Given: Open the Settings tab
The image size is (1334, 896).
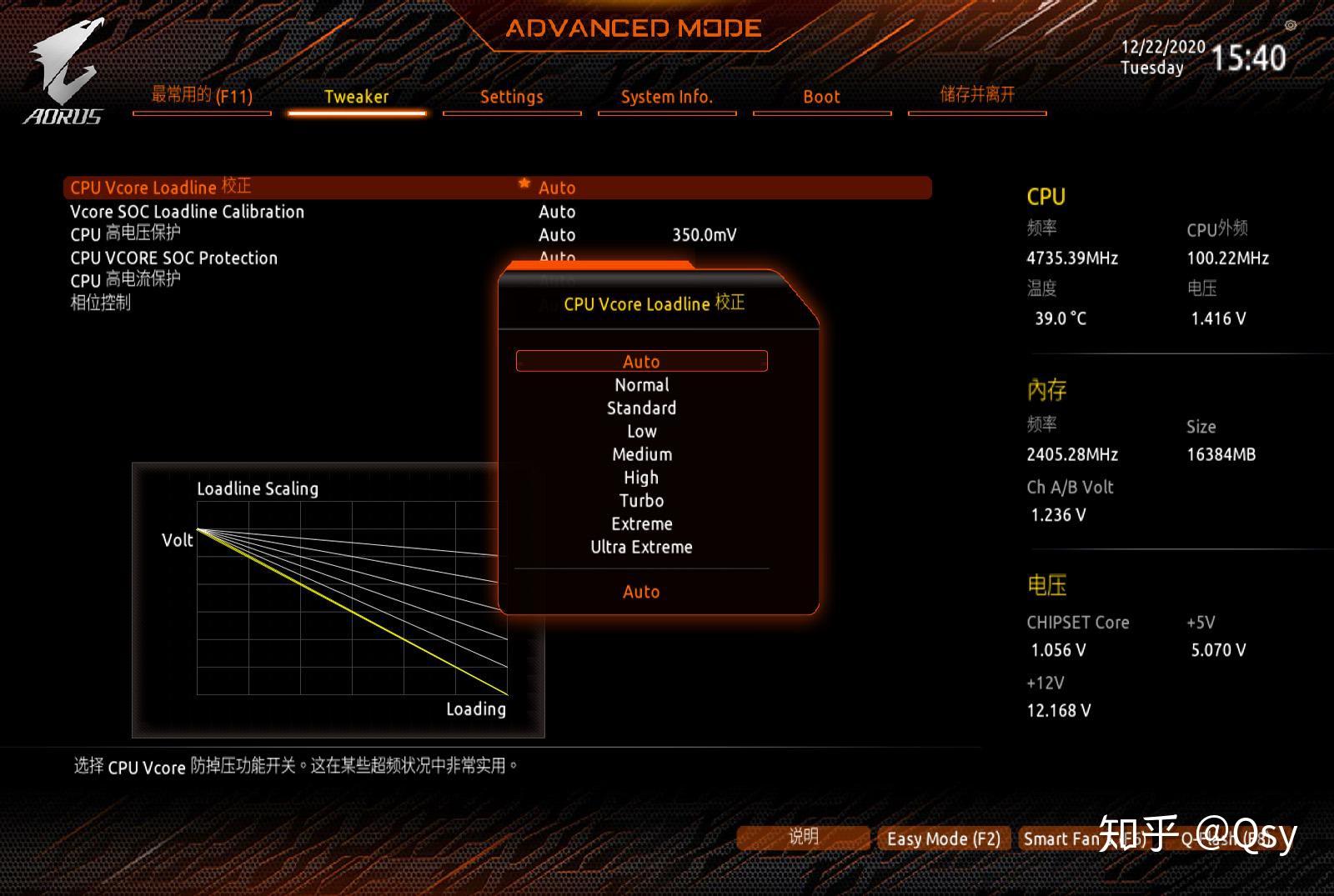Looking at the screenshot, I should pos(511,97).
